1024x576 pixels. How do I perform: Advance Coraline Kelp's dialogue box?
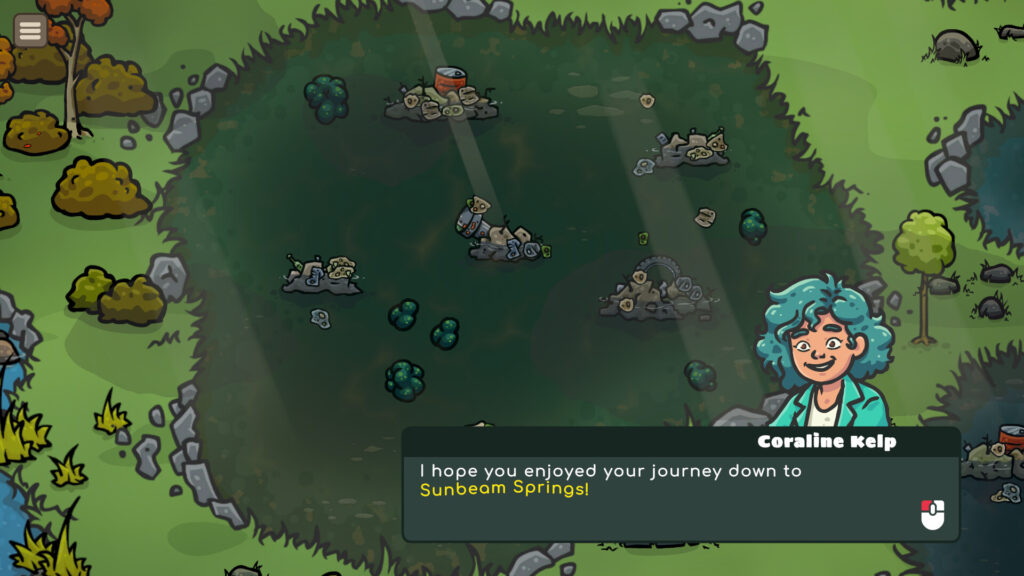[x=932, y=514]
